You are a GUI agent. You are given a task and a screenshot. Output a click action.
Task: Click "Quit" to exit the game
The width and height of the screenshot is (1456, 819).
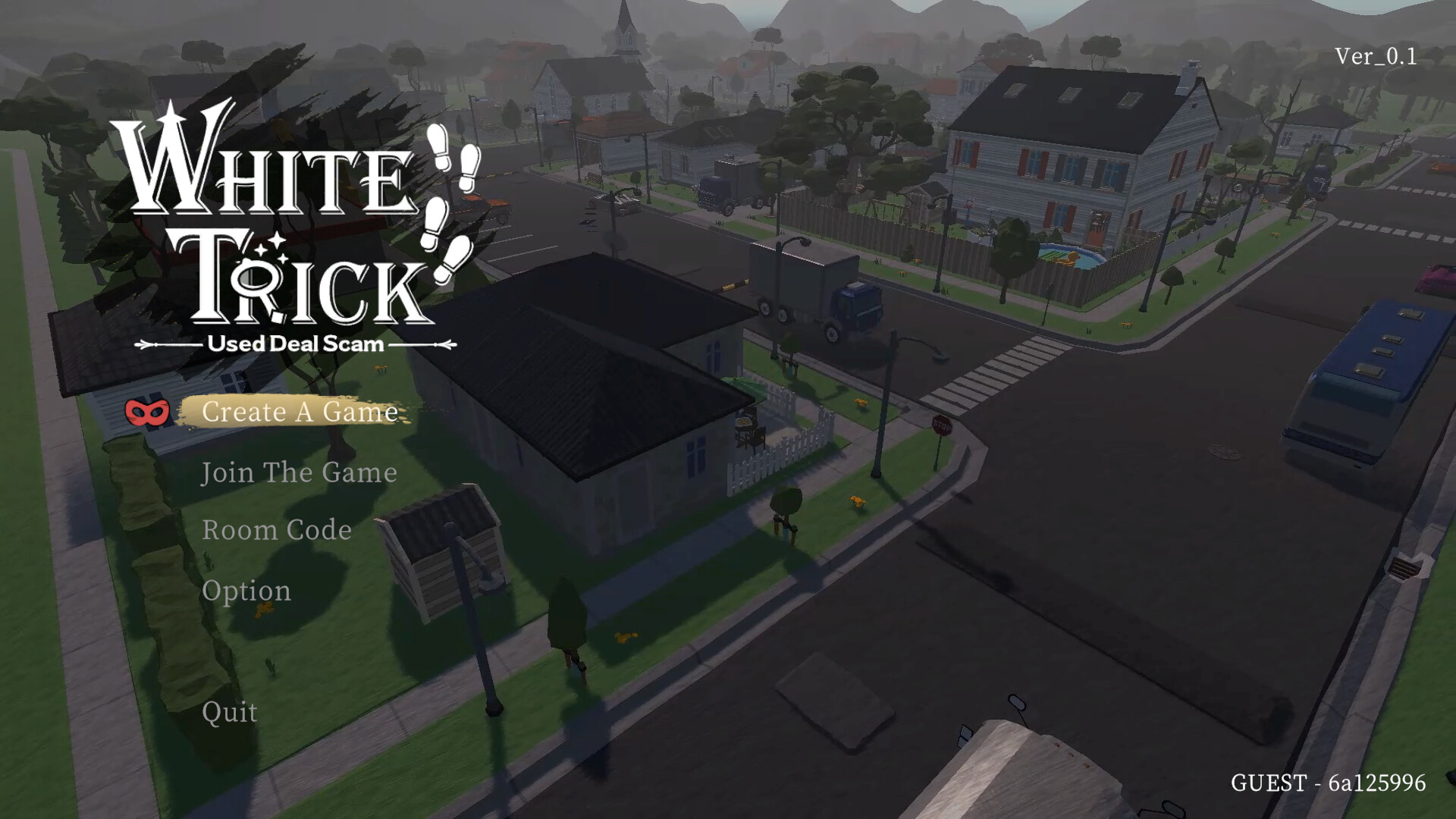[x=229, y=713]
